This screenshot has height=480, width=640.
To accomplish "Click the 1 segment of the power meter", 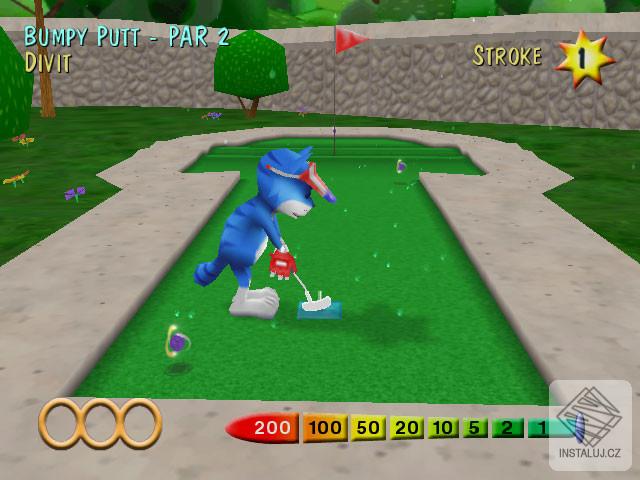I will [x=540, y=429].
